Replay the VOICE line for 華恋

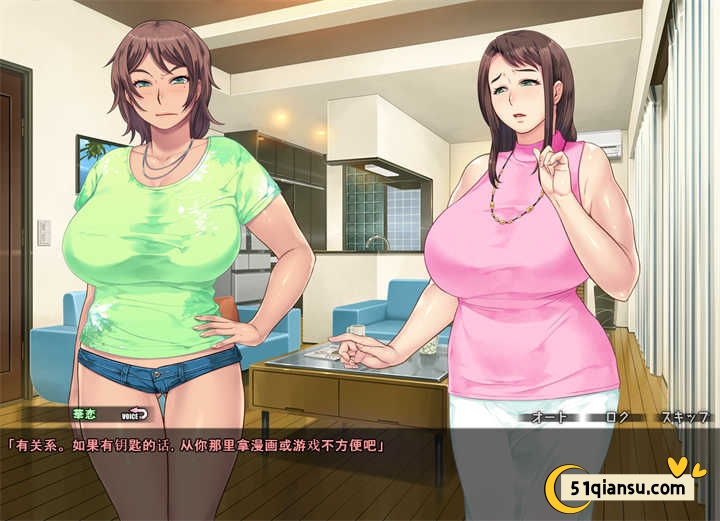point(134,415)
